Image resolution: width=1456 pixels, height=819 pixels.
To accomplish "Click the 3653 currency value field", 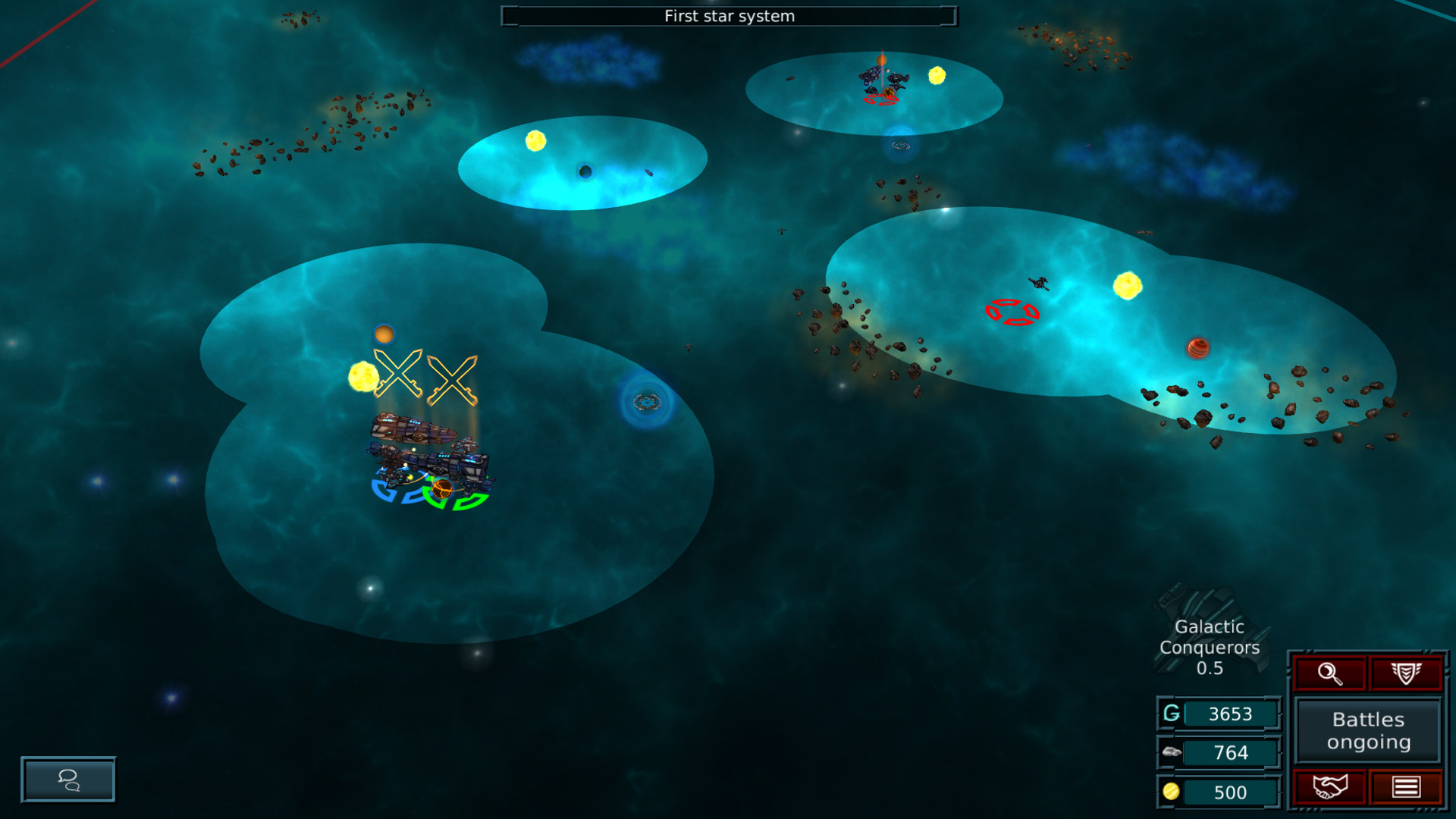I will pos(1232,713).
